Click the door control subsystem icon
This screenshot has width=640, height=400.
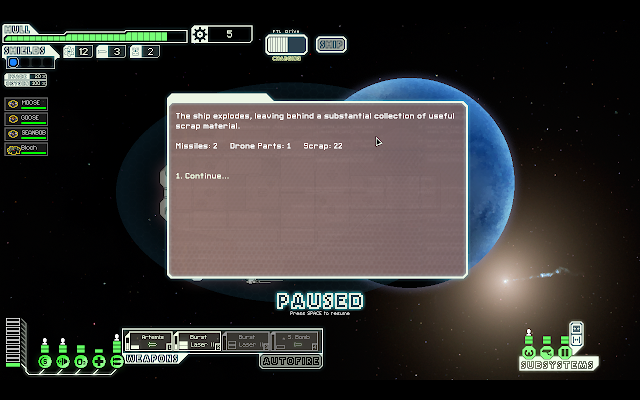(564, 352)
